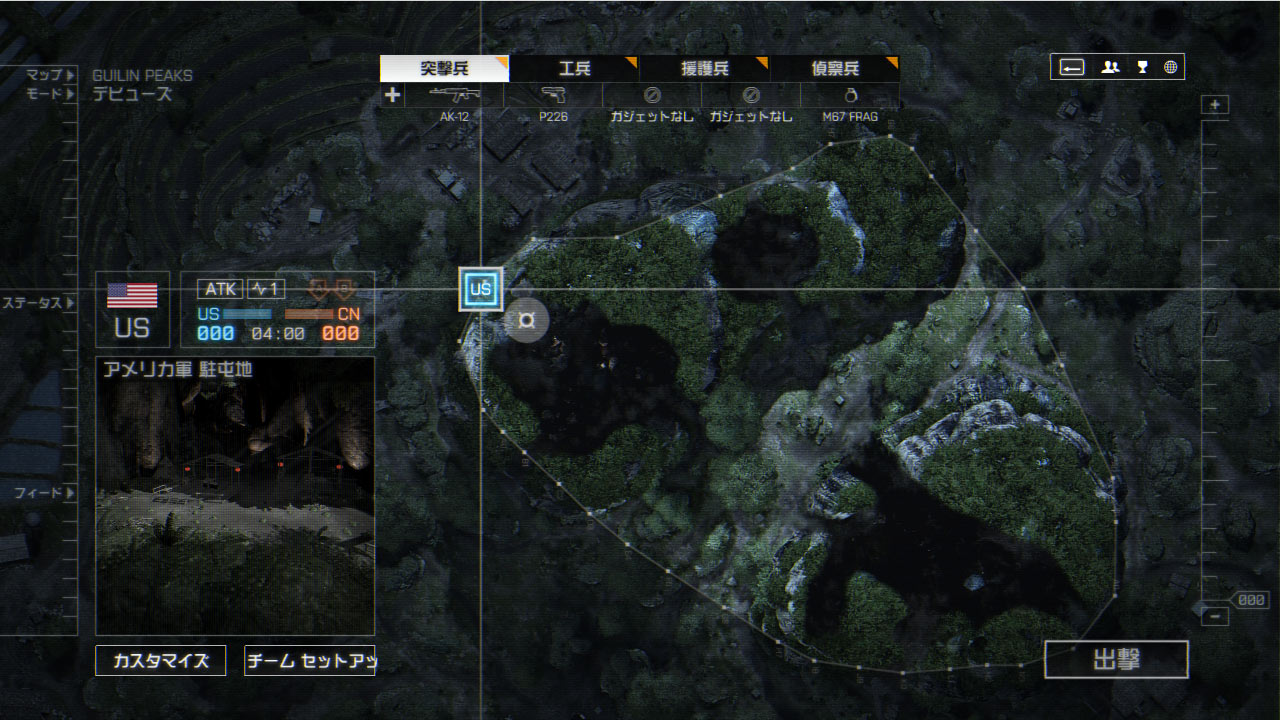Click the globe icon at top right
This screenshot has height=720, width=1280.
pyautogui.click(x=1170, y=67)
